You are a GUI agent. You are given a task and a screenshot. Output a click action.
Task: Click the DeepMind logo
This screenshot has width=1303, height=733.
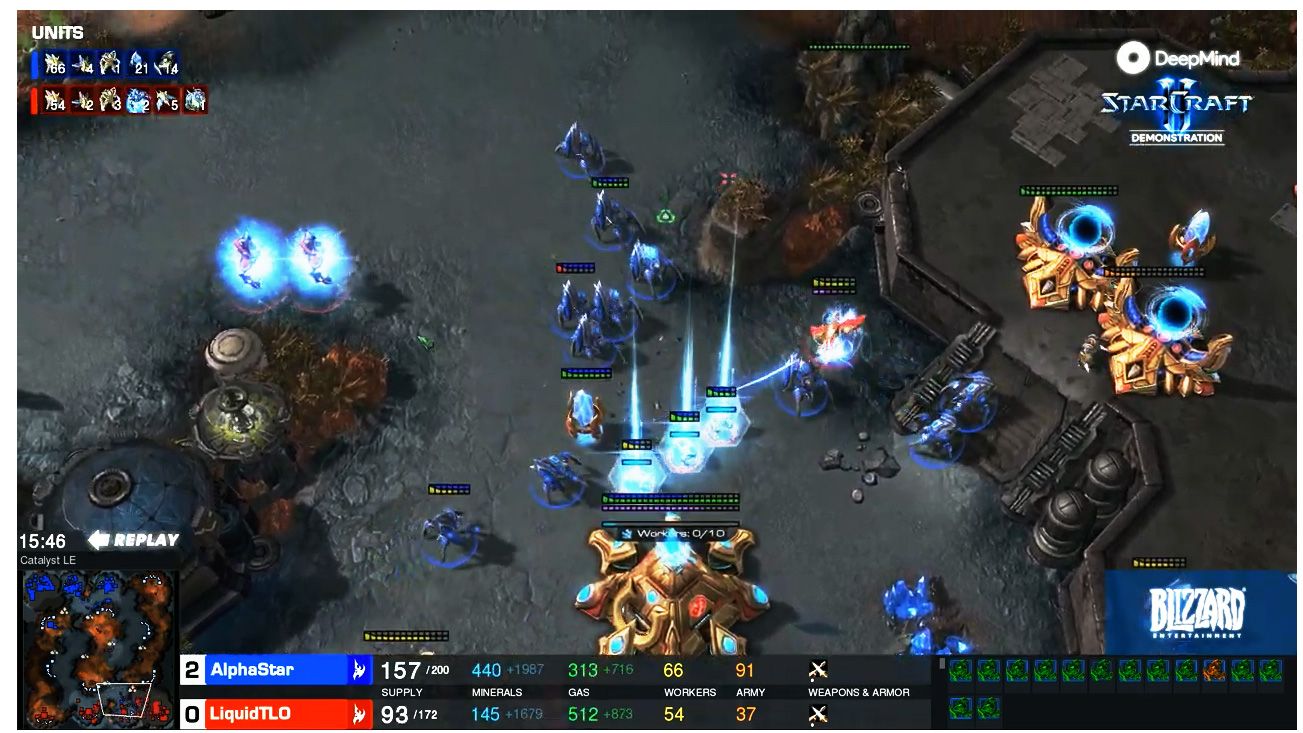tap(1178, 59)
